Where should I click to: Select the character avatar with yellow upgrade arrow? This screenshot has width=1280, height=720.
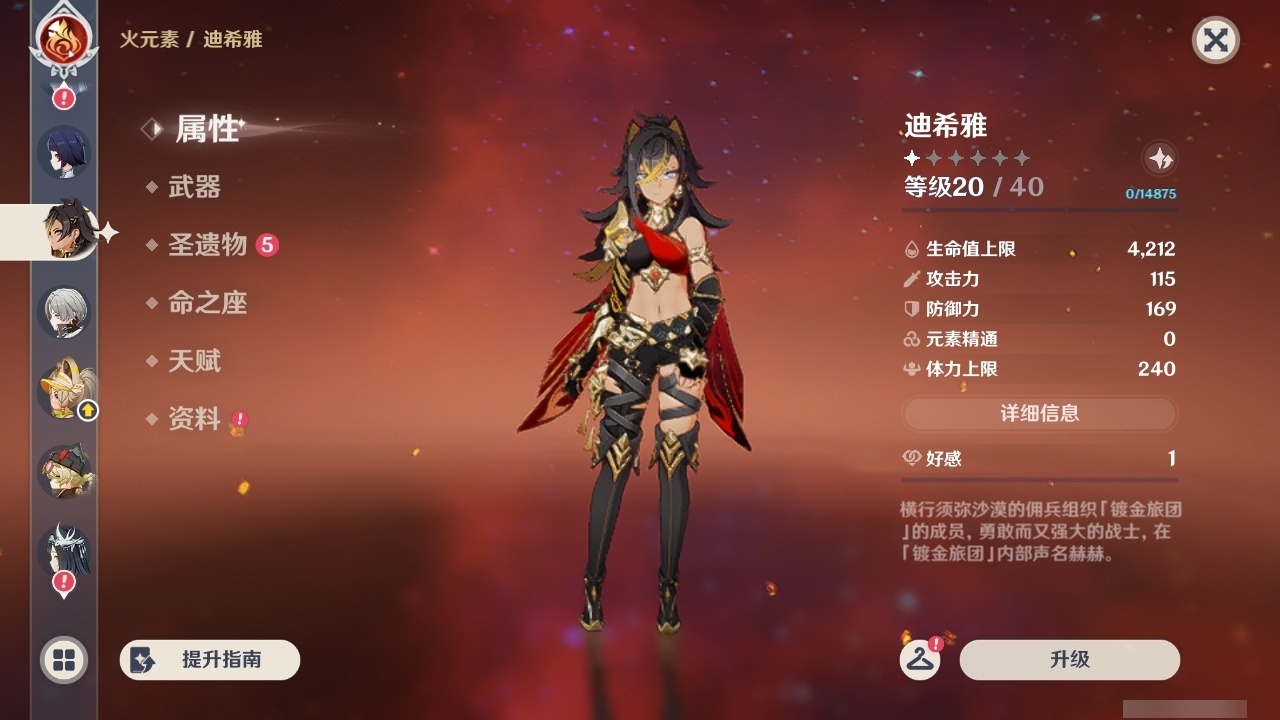tap(63, 389)
